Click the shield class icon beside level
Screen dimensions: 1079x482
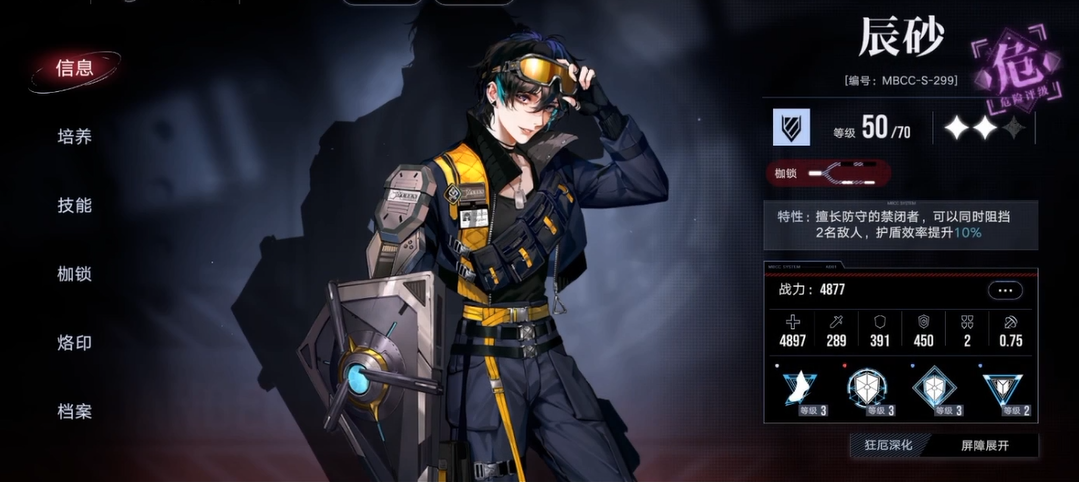(791, 128)
